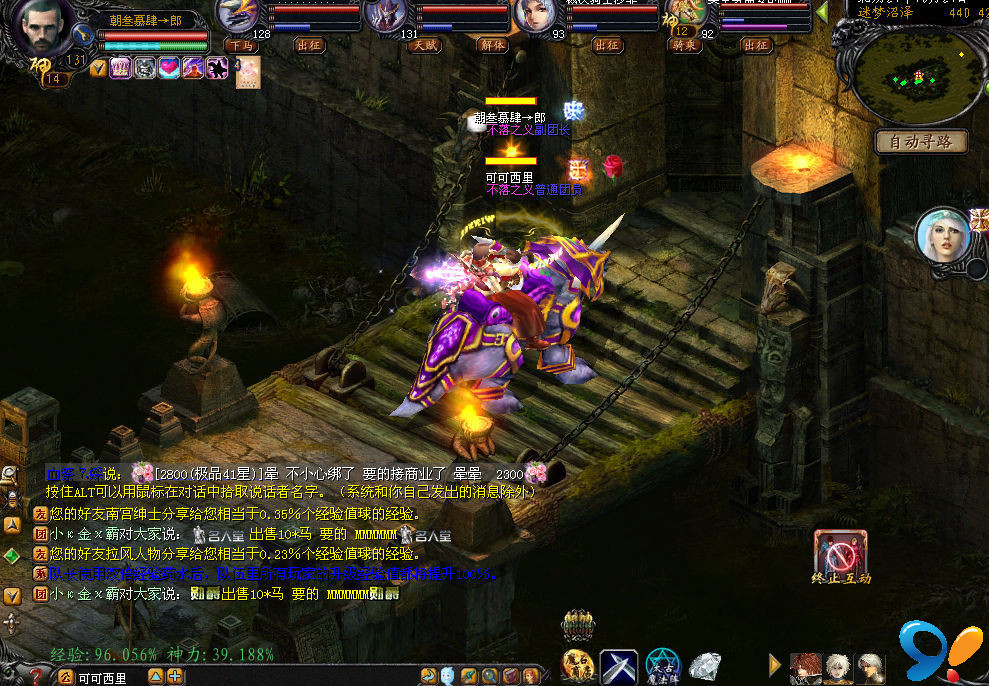Select the white-haired woman portrait bubble
Image resolution: width=989 pixels, height=686 pixels.
pyautogui.click(x=943, y=236)
